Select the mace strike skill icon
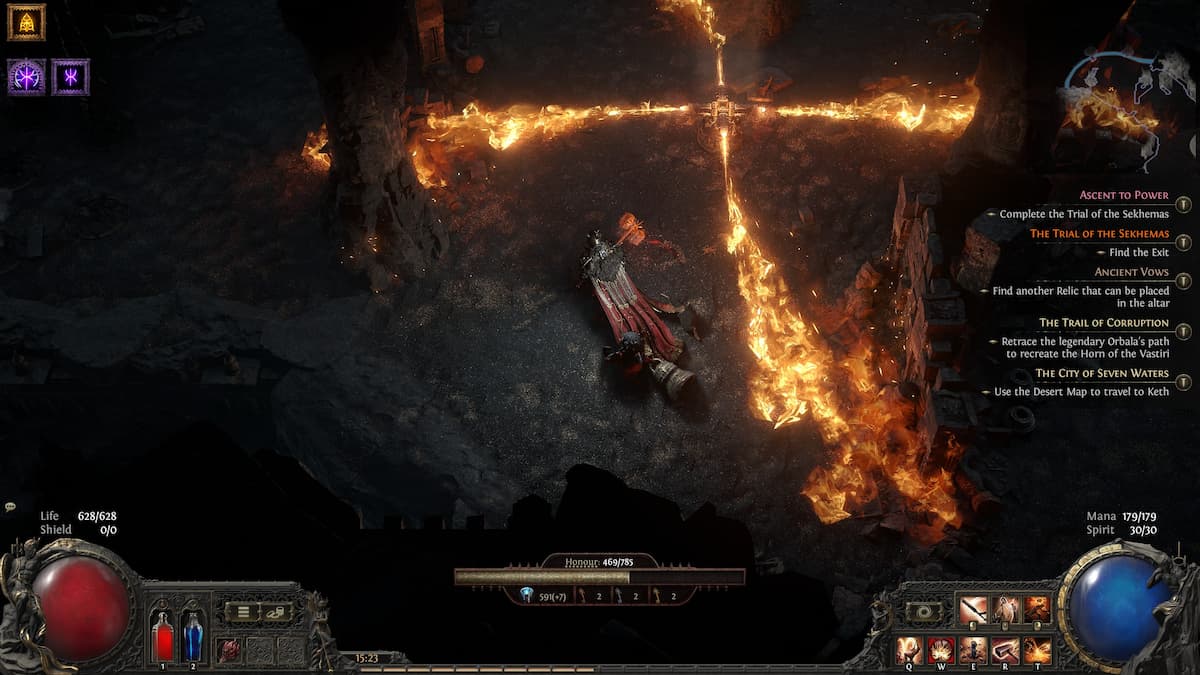The image size is (1200, 675). click(973, 609)
